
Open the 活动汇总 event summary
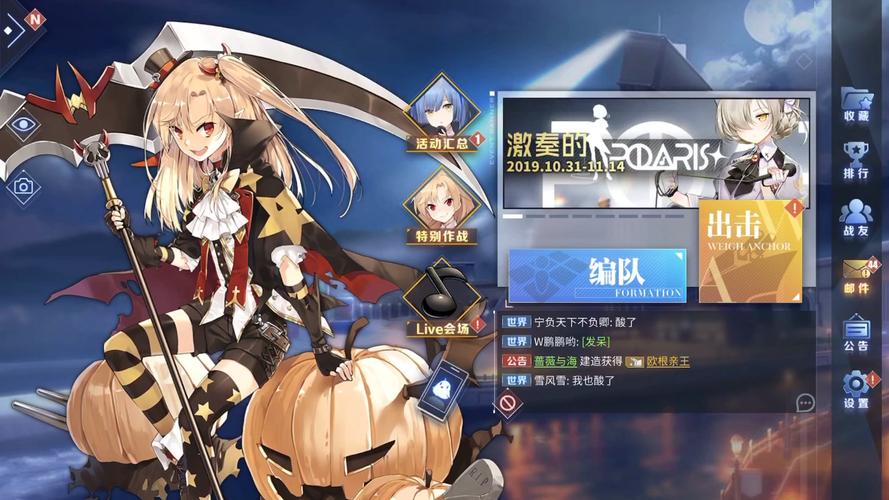pos(442,114)
